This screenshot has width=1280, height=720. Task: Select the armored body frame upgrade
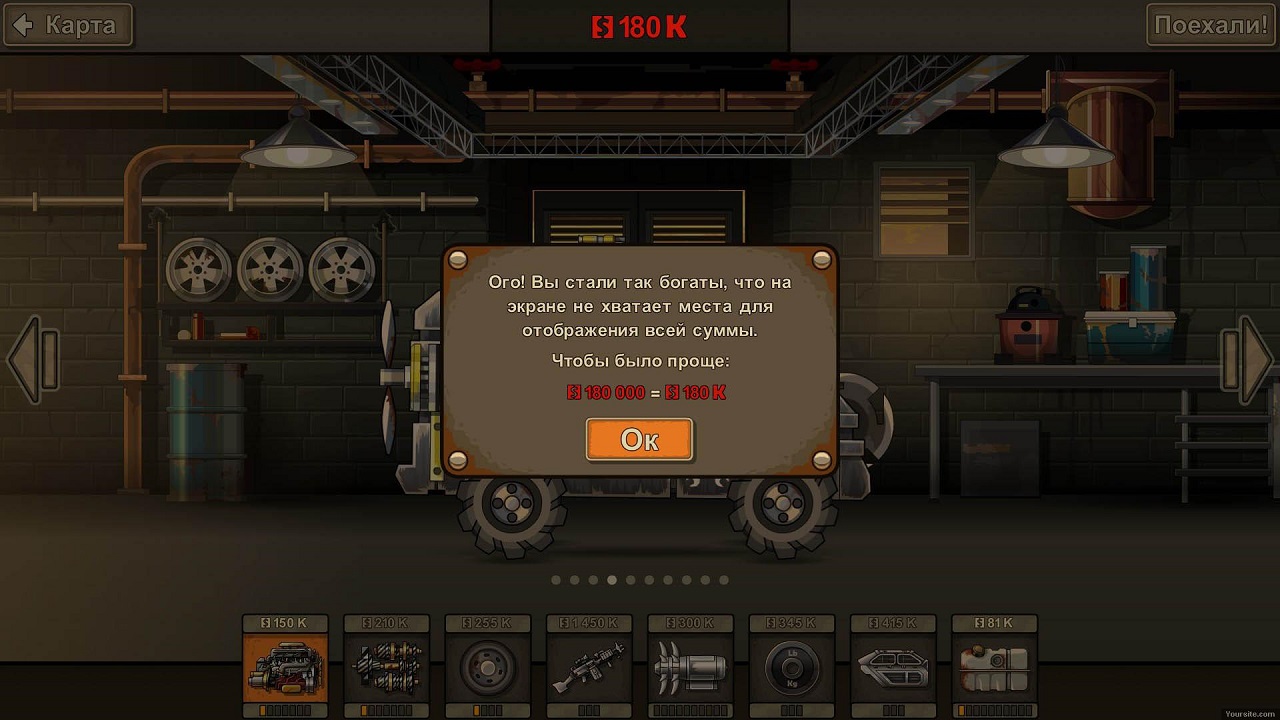(893, 666)
